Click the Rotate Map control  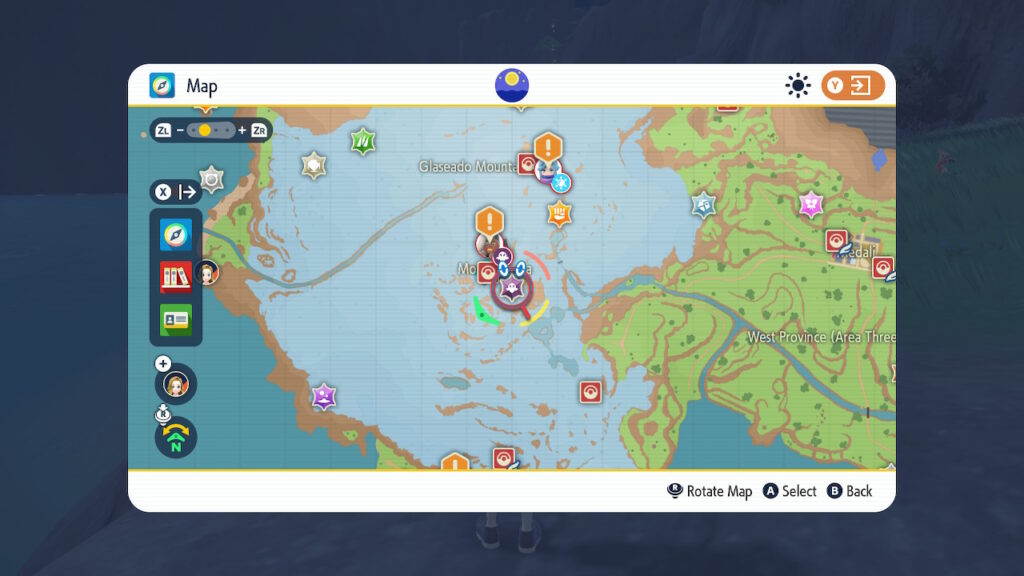pos(710,491)
